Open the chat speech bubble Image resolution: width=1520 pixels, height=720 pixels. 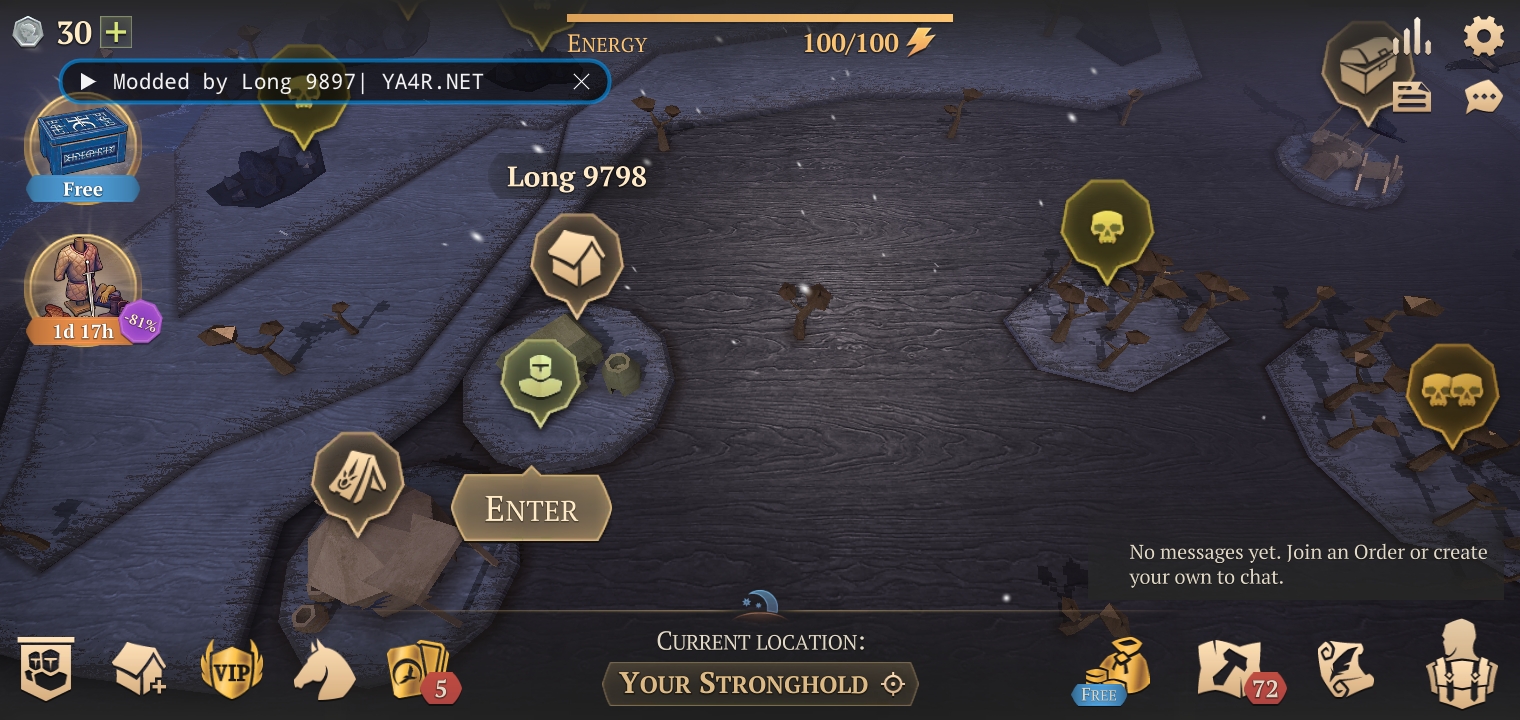(x=1483, y=97)
